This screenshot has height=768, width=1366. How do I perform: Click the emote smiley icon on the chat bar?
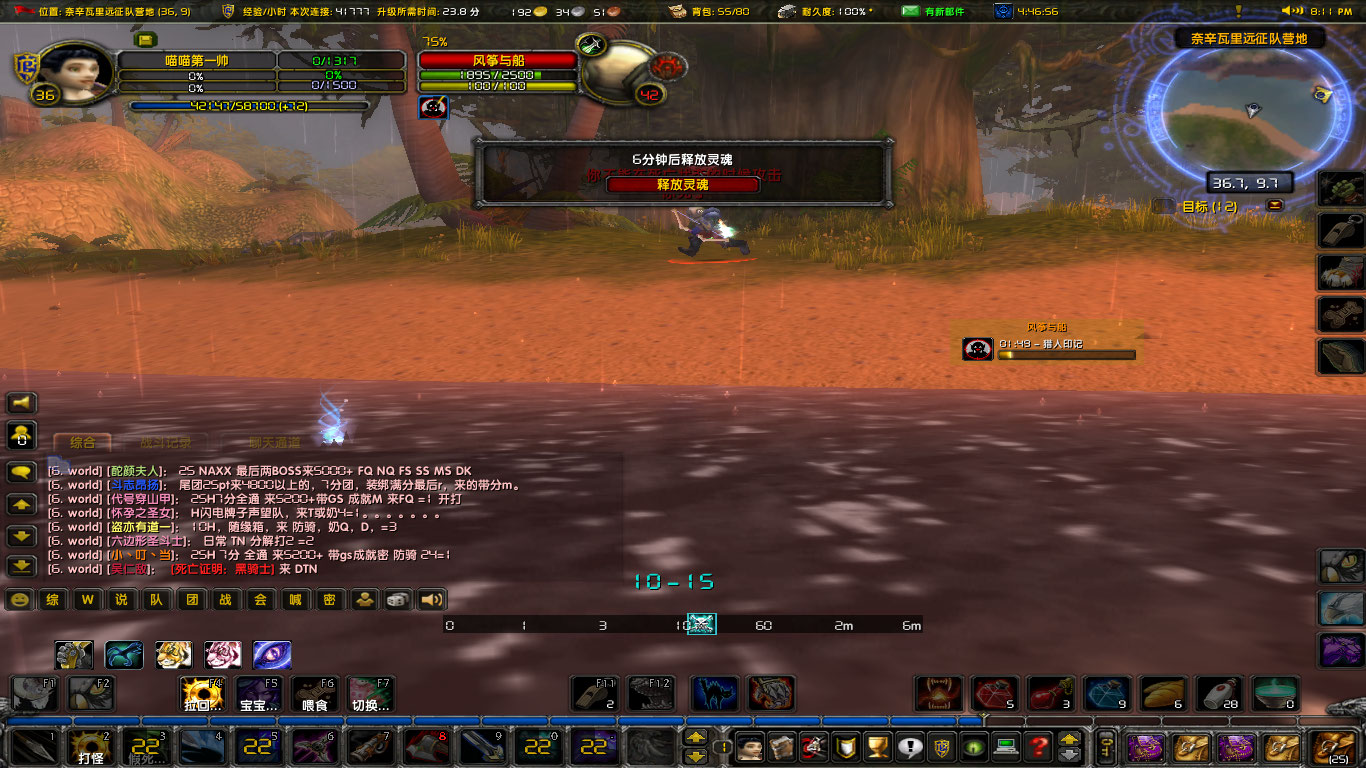click(x=21, y=600)
